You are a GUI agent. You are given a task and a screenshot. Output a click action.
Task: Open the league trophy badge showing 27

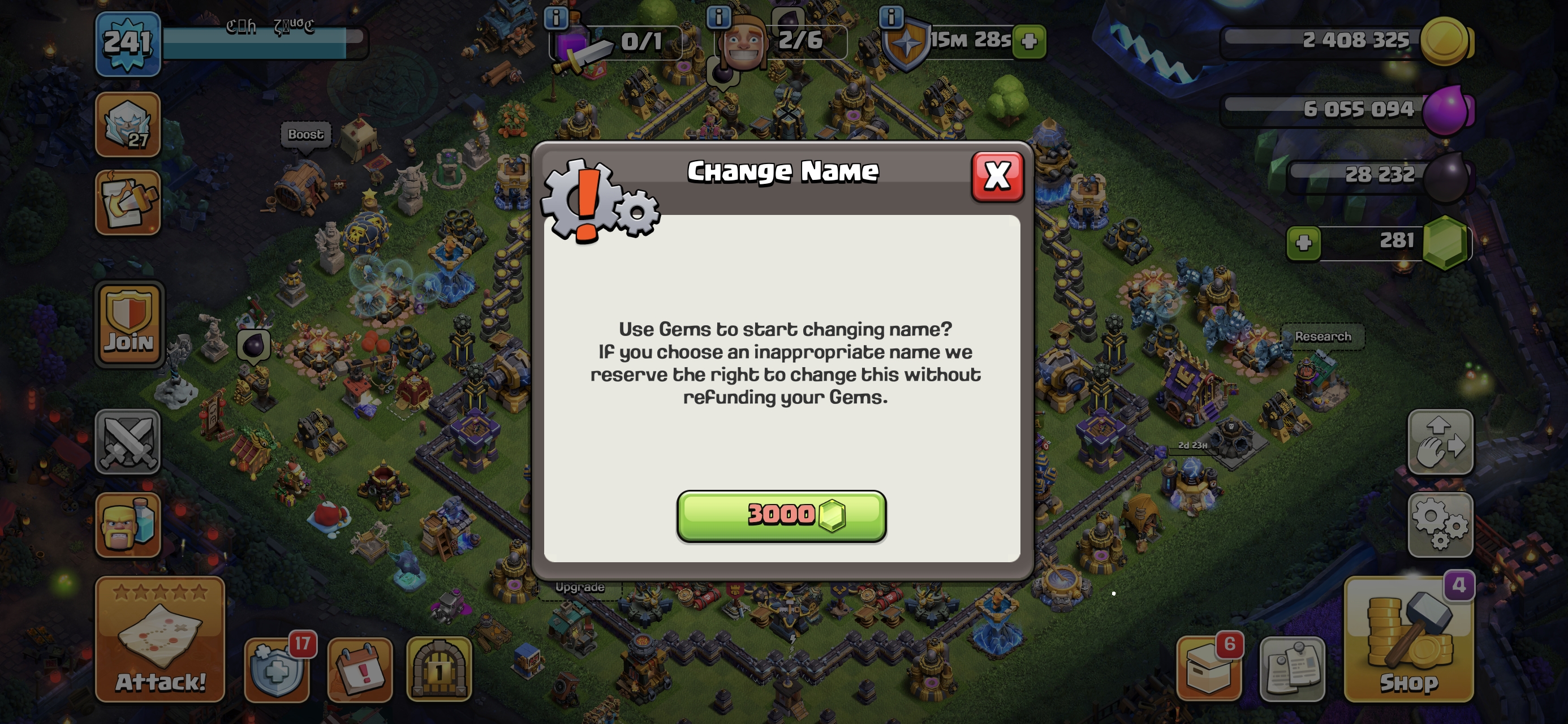point(128,125)
